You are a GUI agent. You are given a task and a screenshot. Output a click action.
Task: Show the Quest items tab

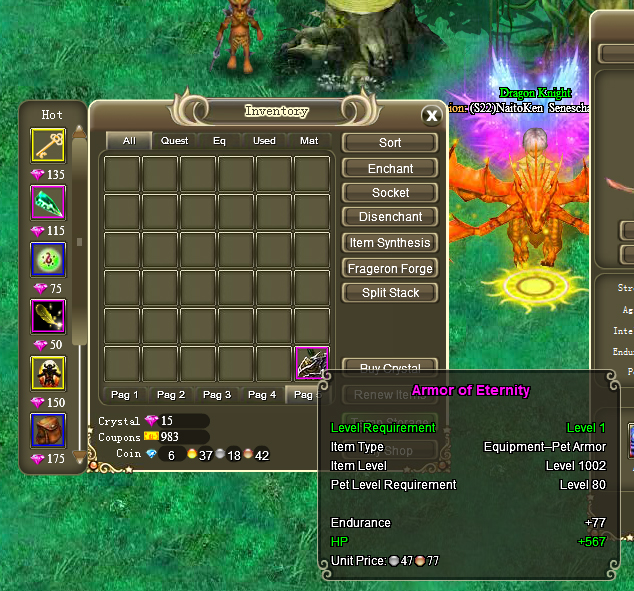[x=174, y=141]
